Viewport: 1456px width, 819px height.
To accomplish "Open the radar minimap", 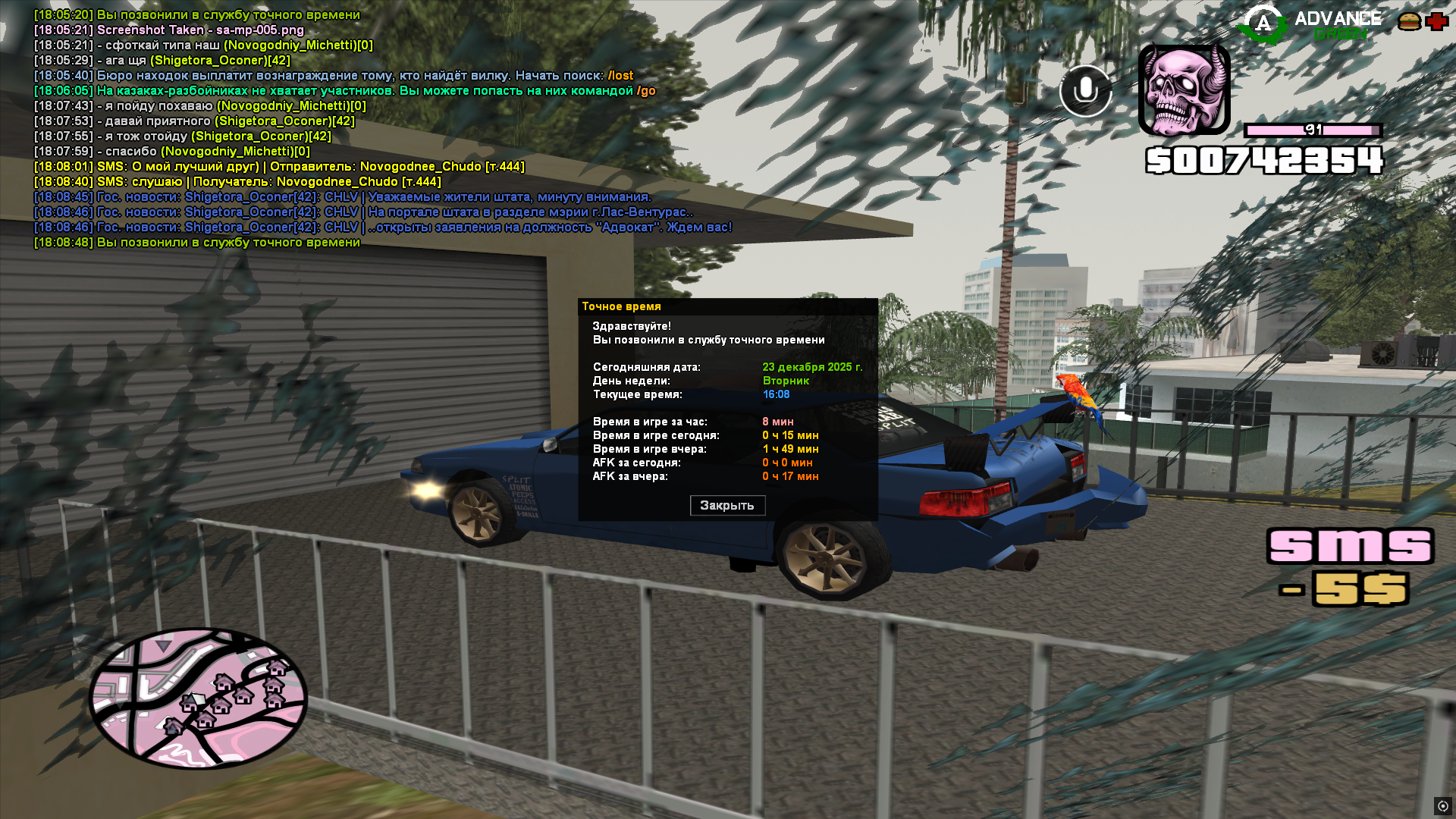I will click(x=198, y=698).
